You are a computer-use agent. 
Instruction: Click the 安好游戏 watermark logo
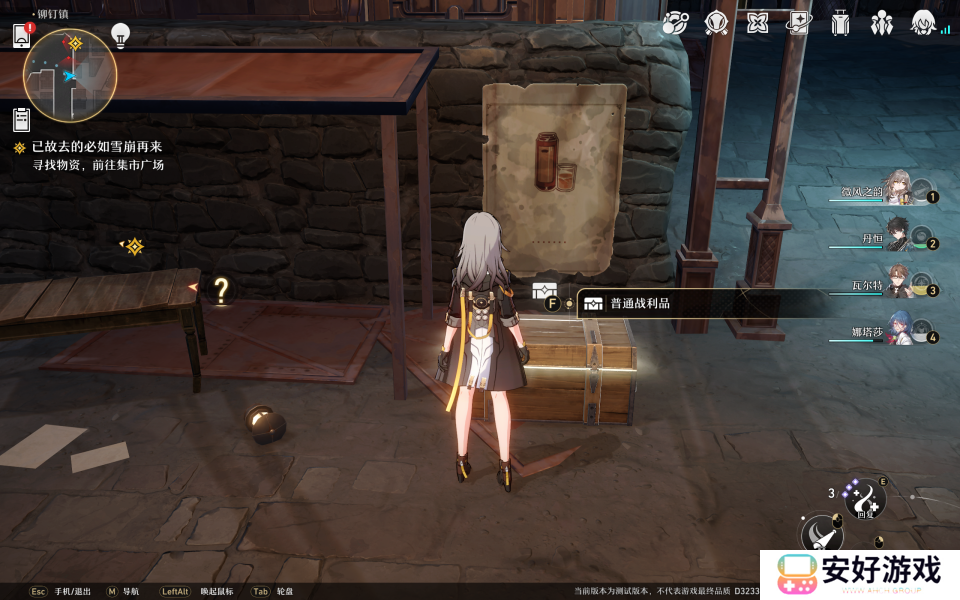pos(860,573)
